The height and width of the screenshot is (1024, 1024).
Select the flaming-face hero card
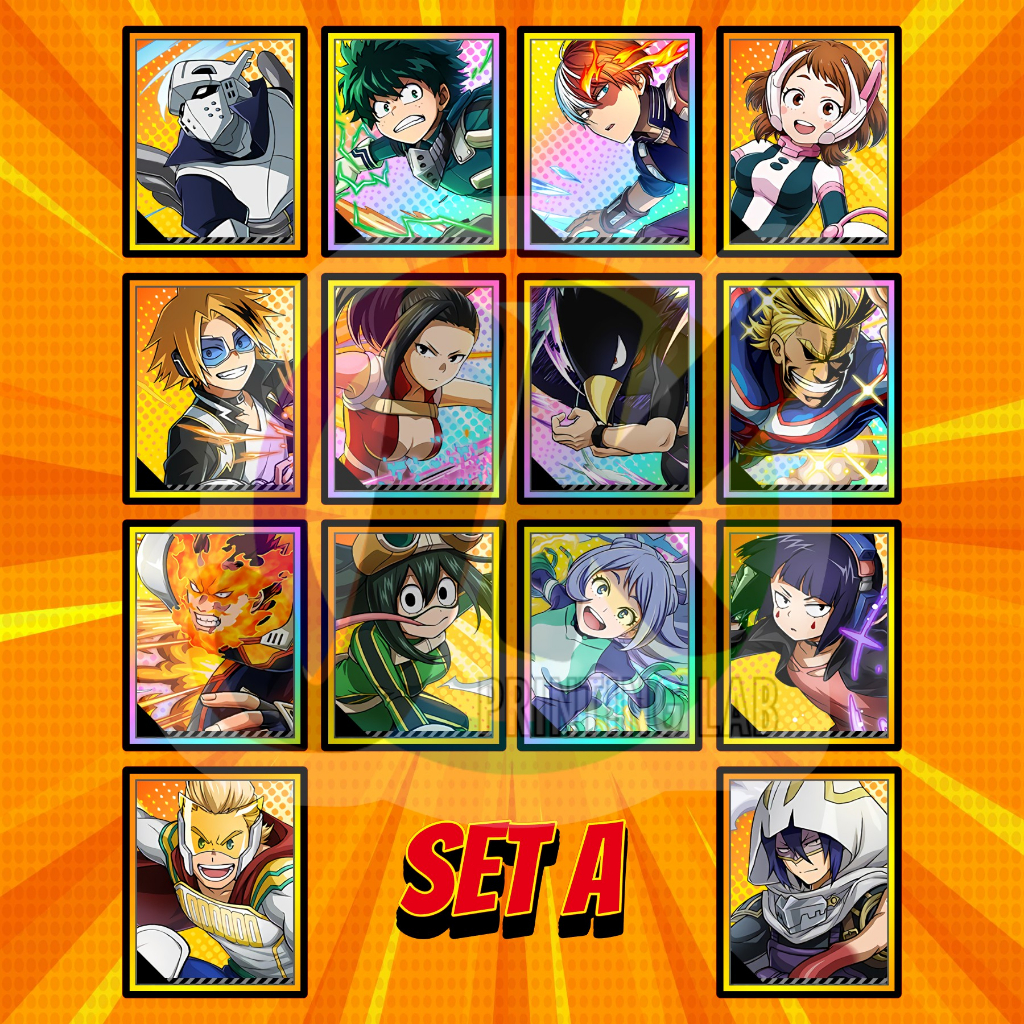click(x=215, y=635)
